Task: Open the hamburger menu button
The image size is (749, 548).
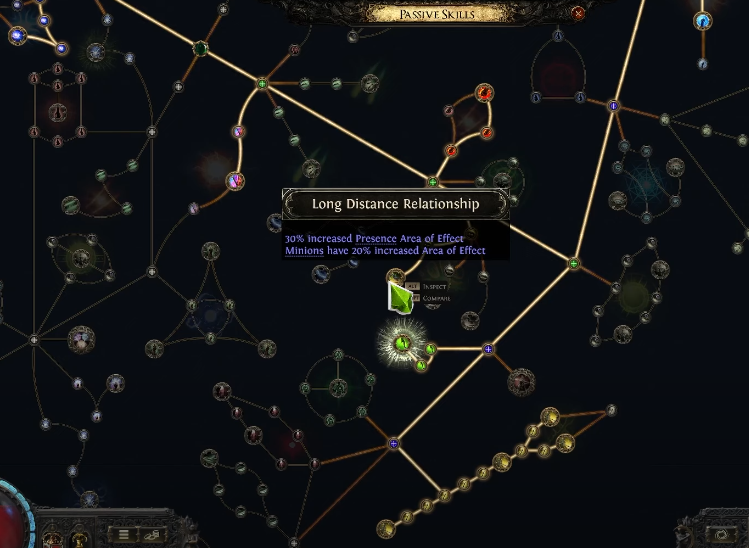Action: click(124, 534)
